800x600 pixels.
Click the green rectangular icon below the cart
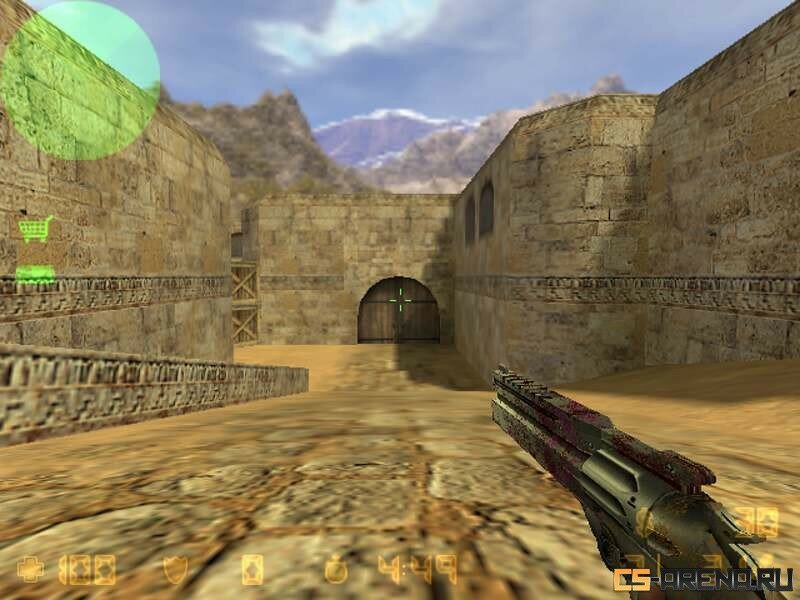(34, 272)
